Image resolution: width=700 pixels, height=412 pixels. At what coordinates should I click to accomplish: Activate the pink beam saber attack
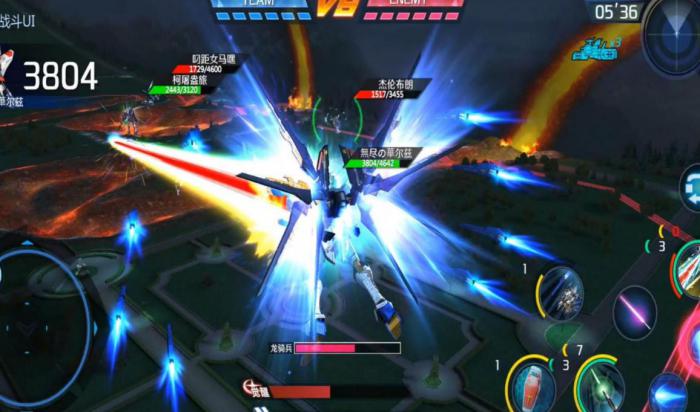tap(633, 312)
